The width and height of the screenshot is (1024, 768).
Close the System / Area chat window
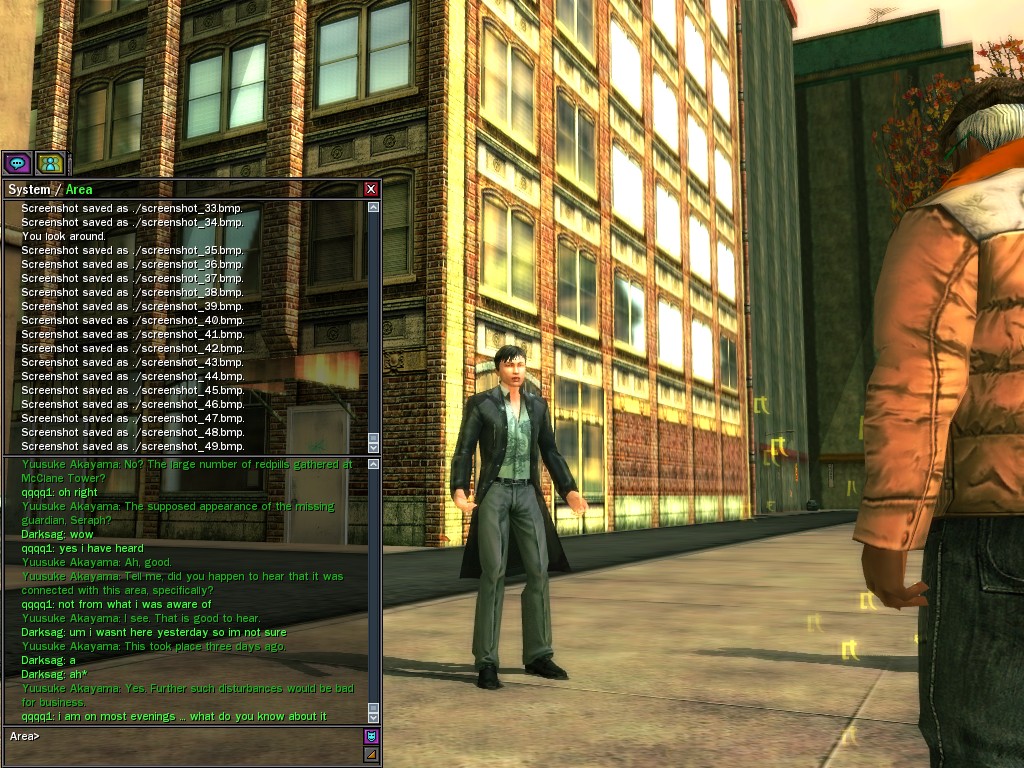371,189
